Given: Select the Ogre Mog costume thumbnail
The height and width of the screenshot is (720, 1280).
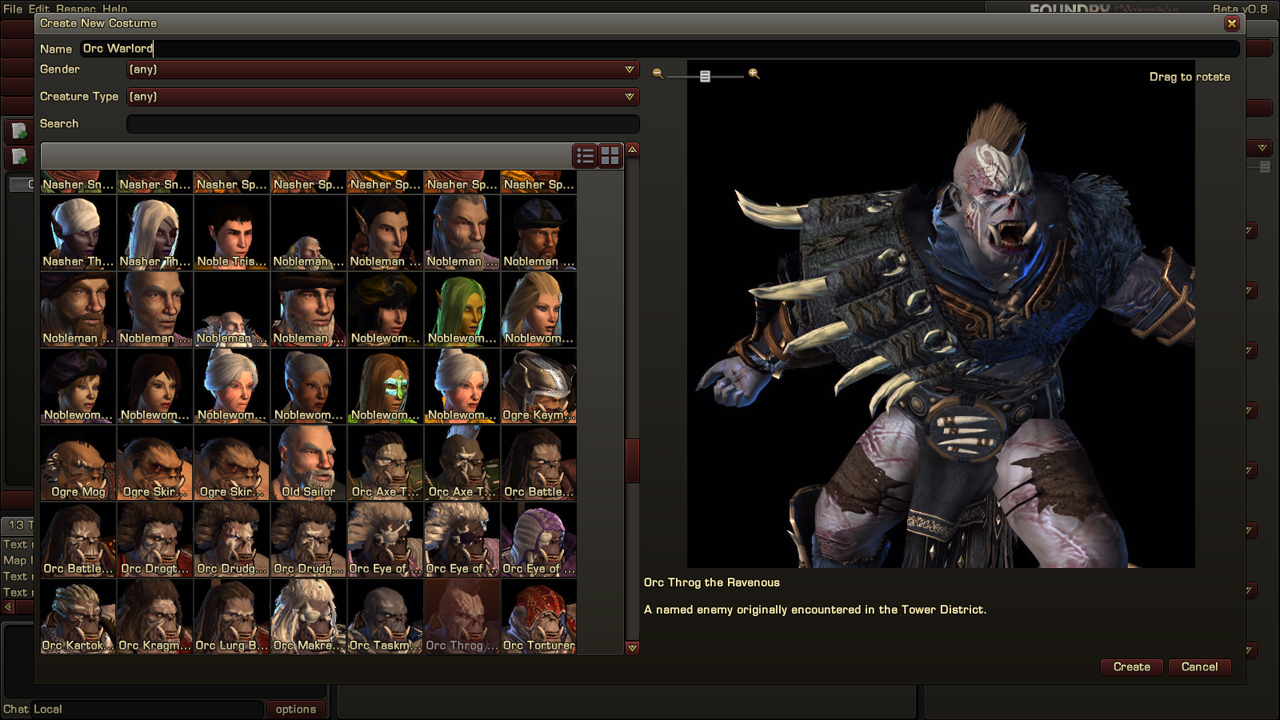Looking at the screenshot, I should (x=78, y=463).
